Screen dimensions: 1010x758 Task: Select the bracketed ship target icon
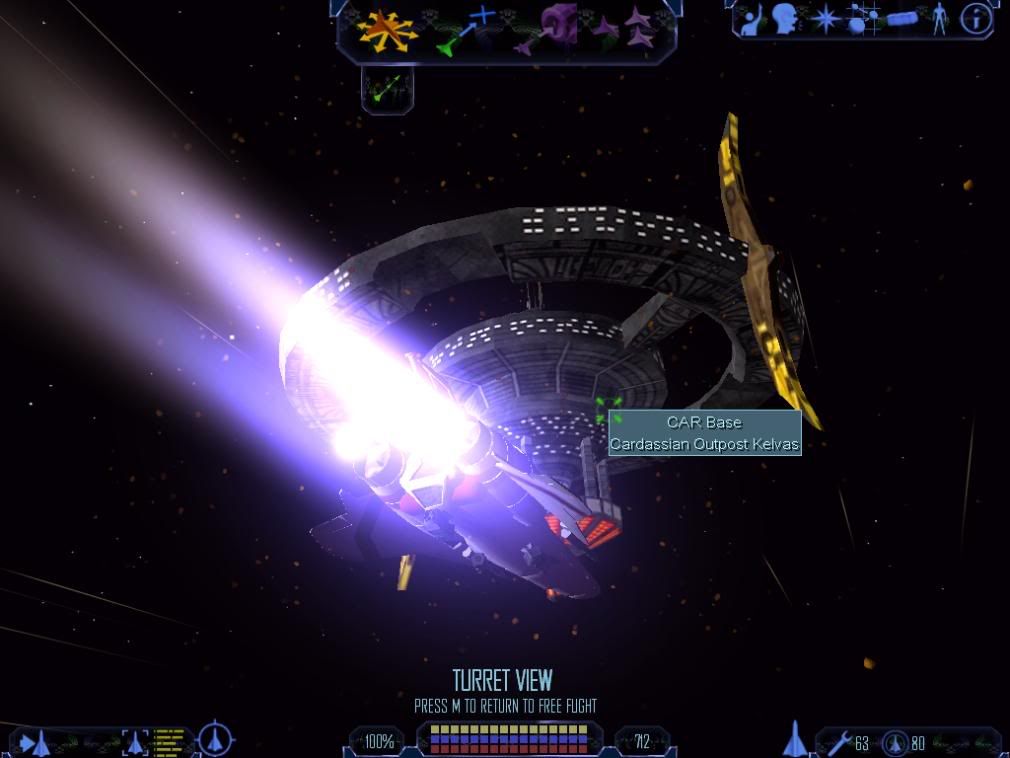coord(135,741)
